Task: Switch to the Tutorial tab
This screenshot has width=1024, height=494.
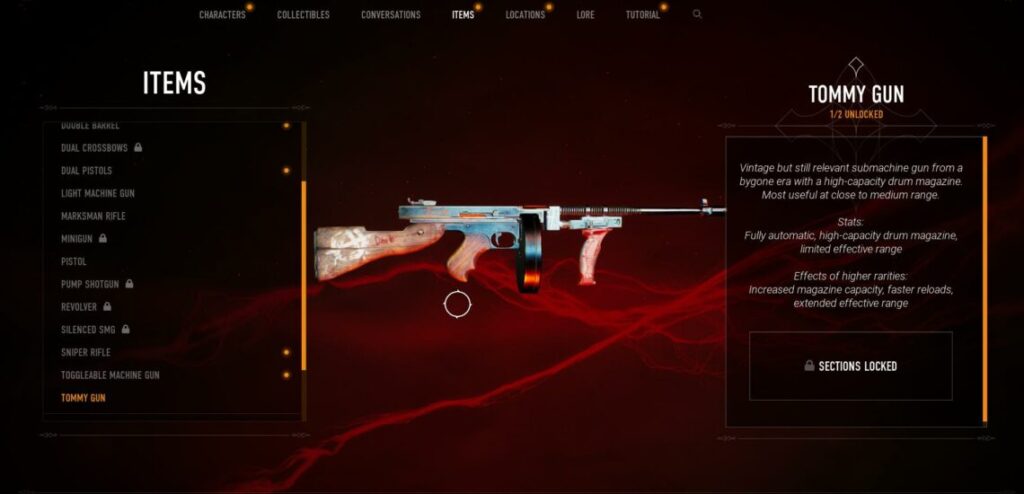Action: pos(642,15)
